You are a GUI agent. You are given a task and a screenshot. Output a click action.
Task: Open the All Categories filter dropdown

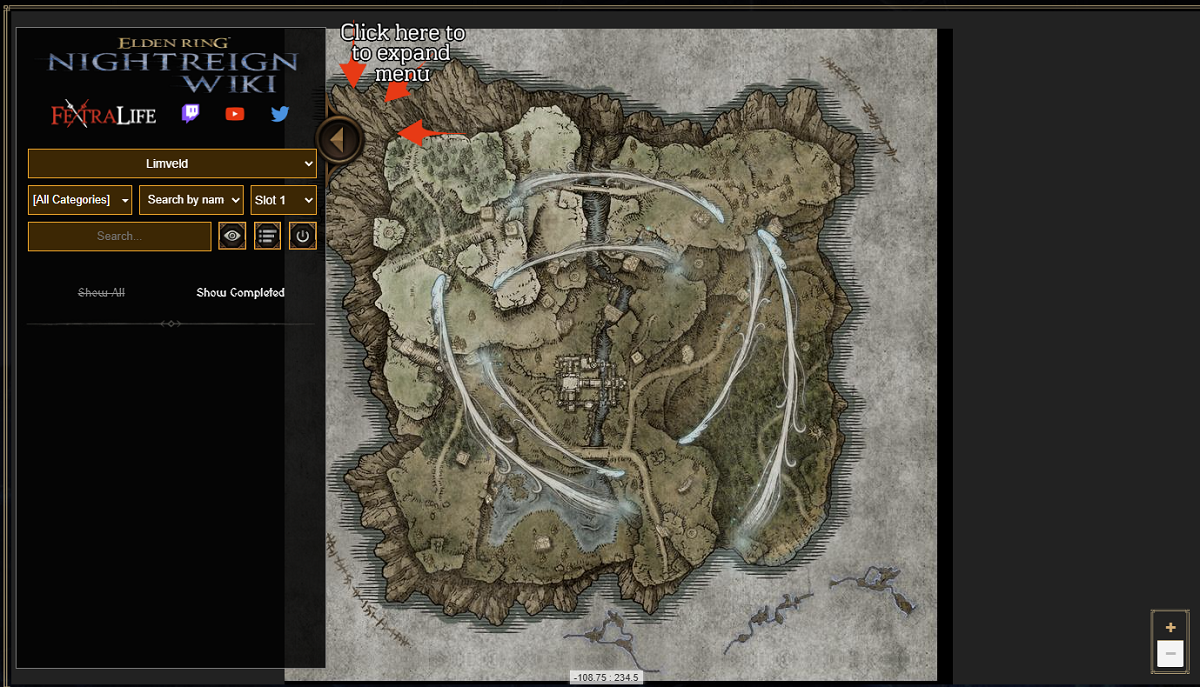click(x=80, y=200)
